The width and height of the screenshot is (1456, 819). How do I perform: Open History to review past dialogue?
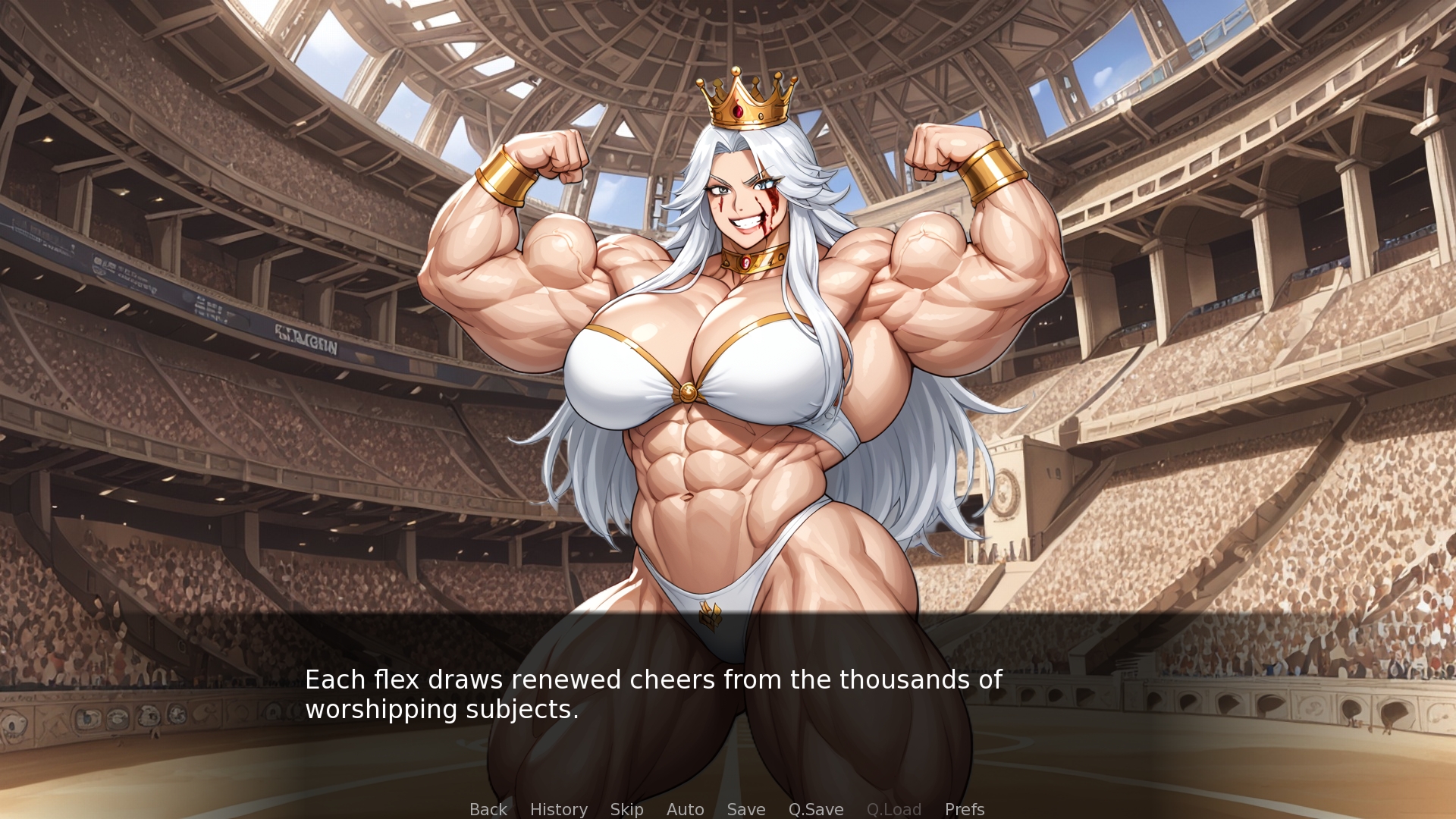(x=559, y=809)
